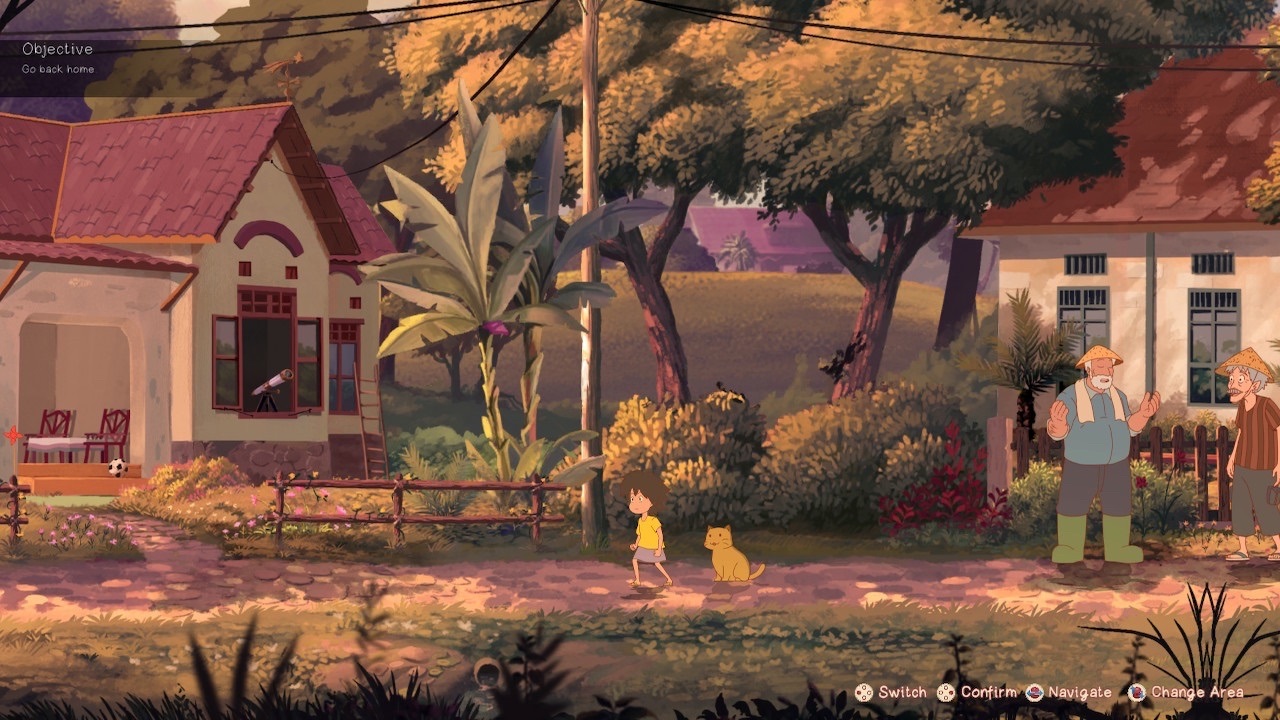Viewport: 1280px width, 720px height.
Task: Click the Change Area button icon
Action: tap(1136, 692)
